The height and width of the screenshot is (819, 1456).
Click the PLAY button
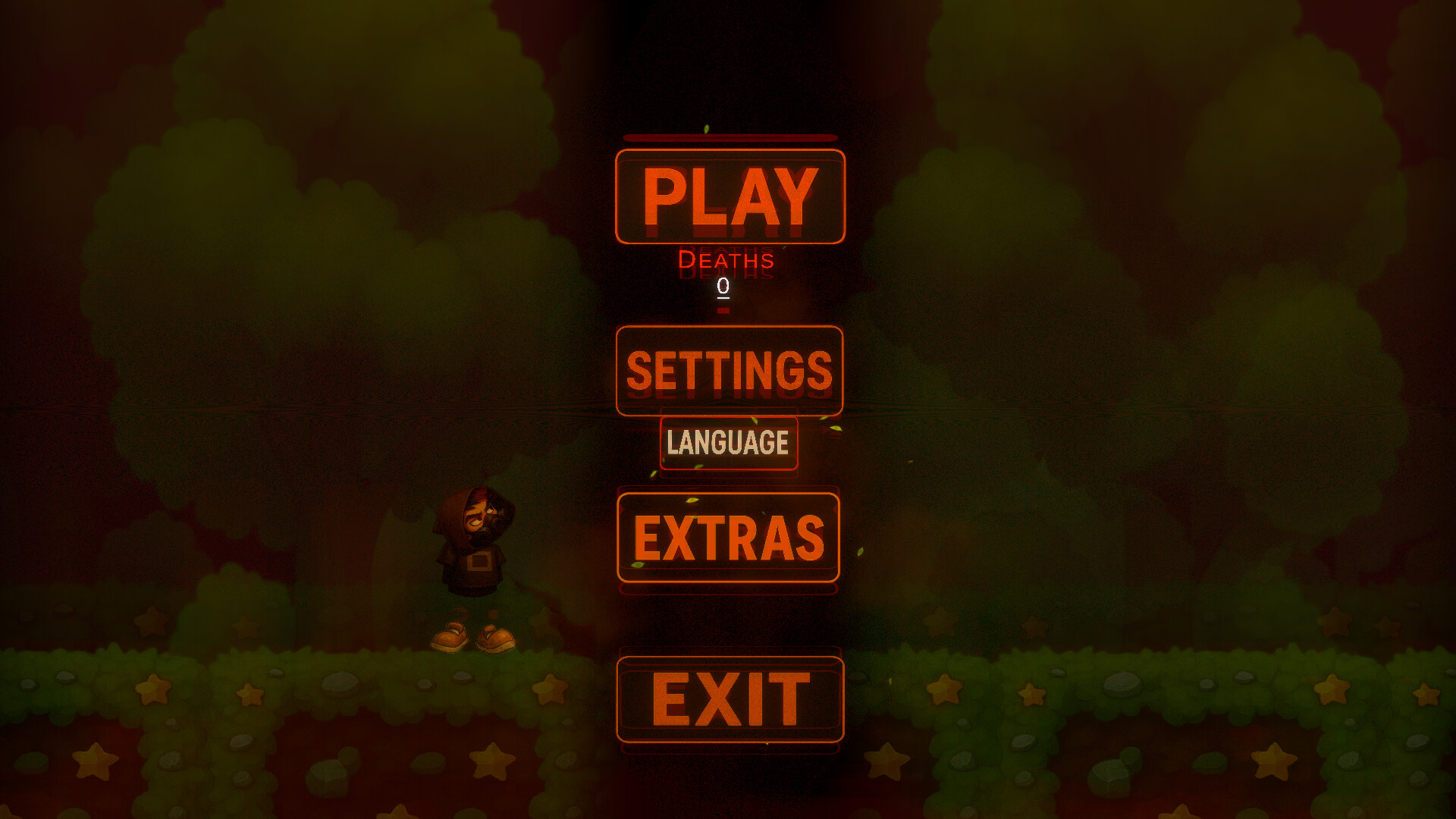point(730,196)
